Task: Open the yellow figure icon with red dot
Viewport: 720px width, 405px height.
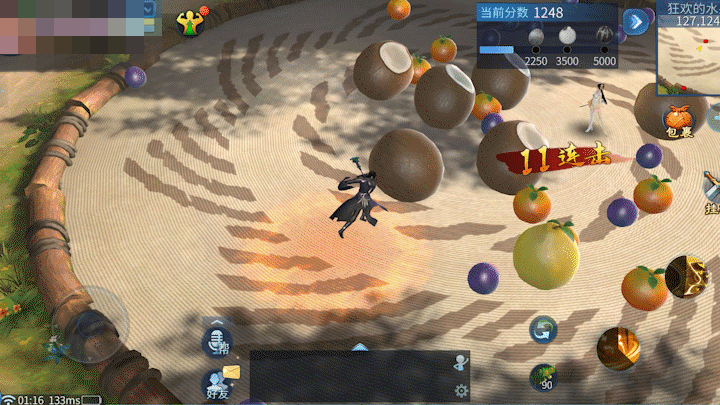Action: (x=188, y=22)
